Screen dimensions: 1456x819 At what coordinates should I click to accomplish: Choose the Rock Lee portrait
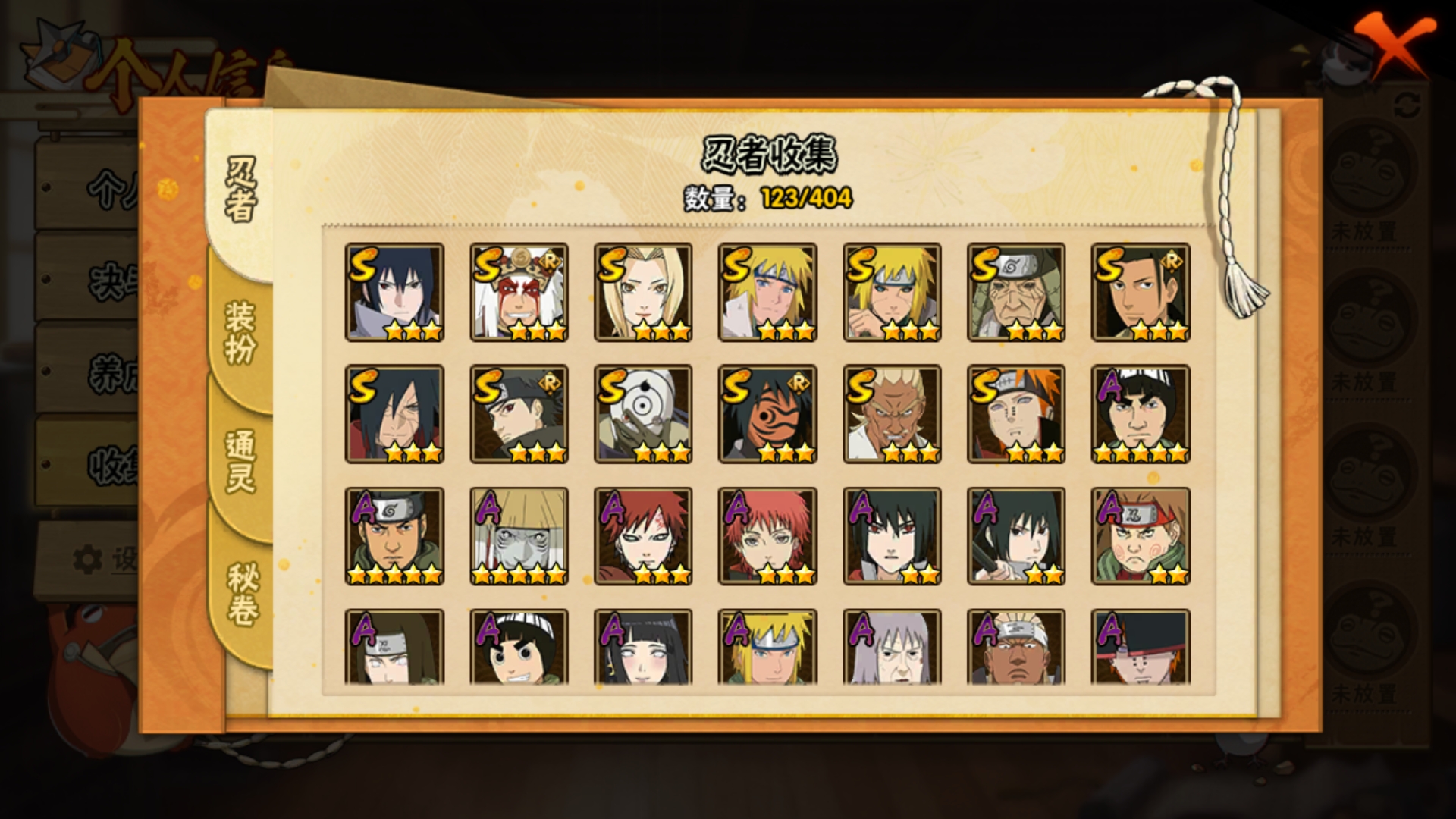click(x=519, y=648)
